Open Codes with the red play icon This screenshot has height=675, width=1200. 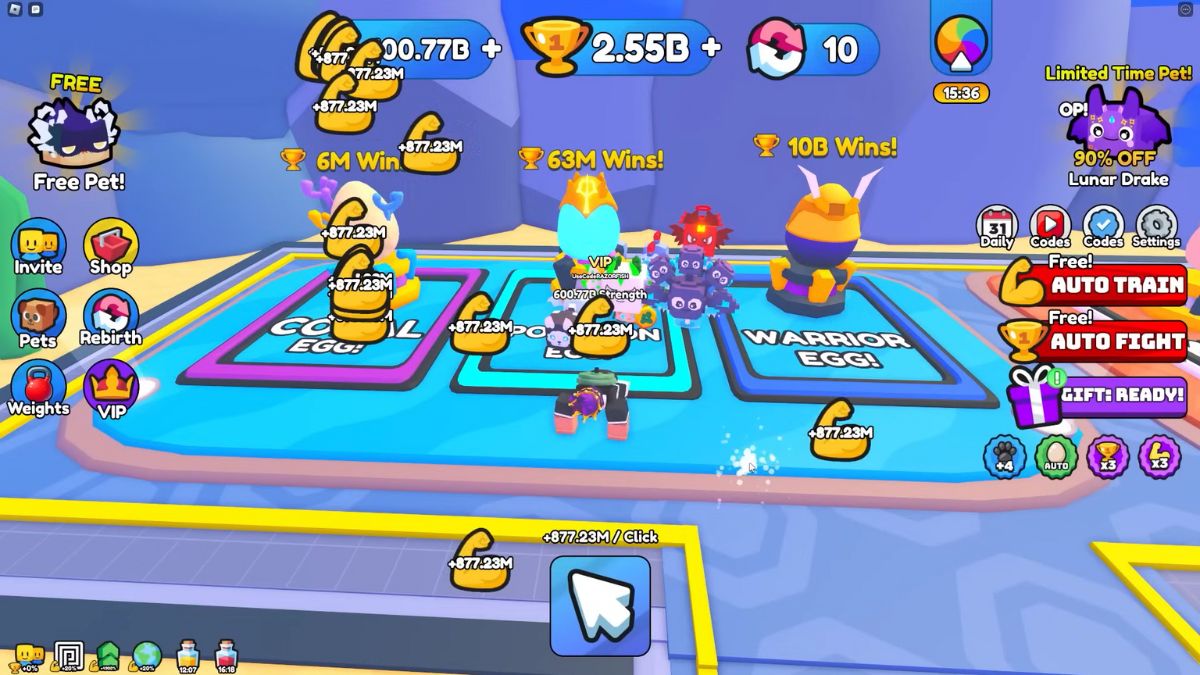click(1050, 226)
